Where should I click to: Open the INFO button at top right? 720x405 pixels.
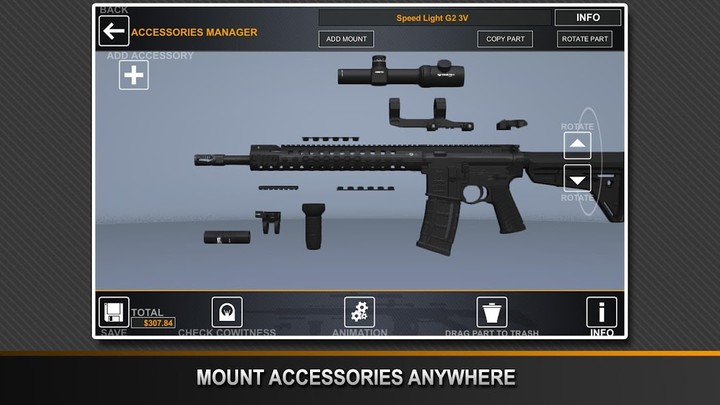588,17
